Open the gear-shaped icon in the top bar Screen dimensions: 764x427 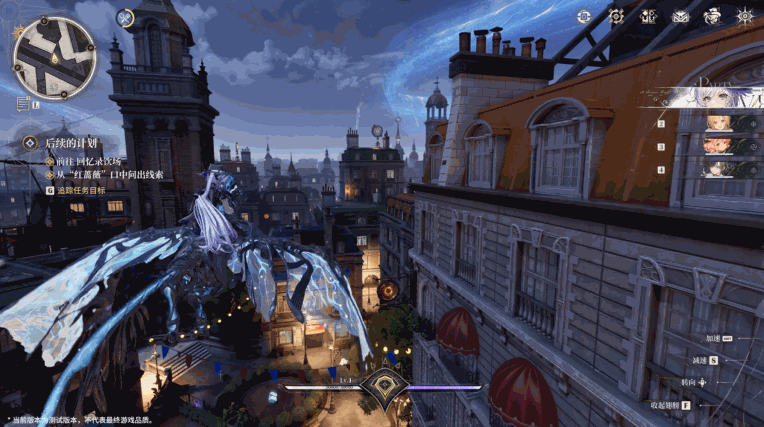pyautogui.click(x=616, y=16)
